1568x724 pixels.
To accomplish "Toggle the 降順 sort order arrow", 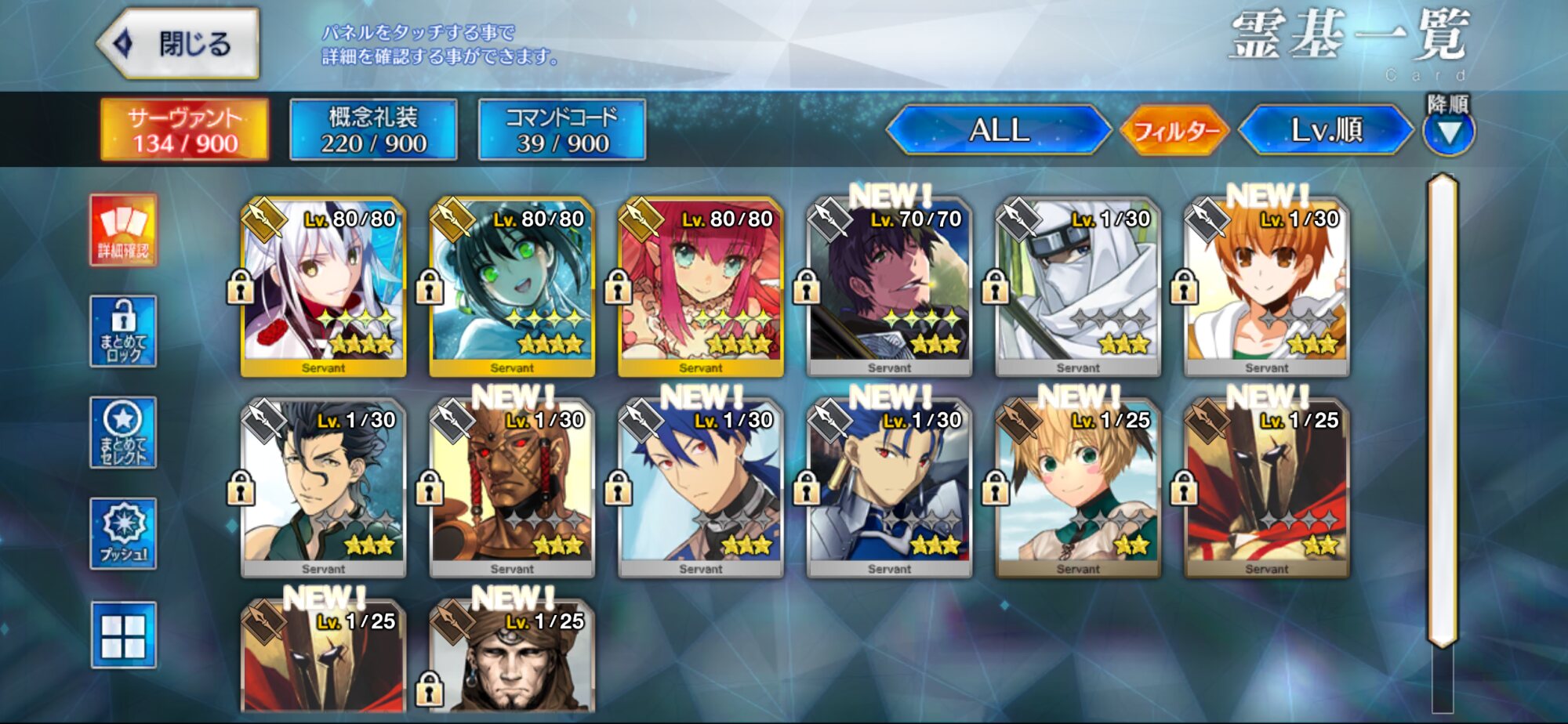I will tap(1449, 132).
